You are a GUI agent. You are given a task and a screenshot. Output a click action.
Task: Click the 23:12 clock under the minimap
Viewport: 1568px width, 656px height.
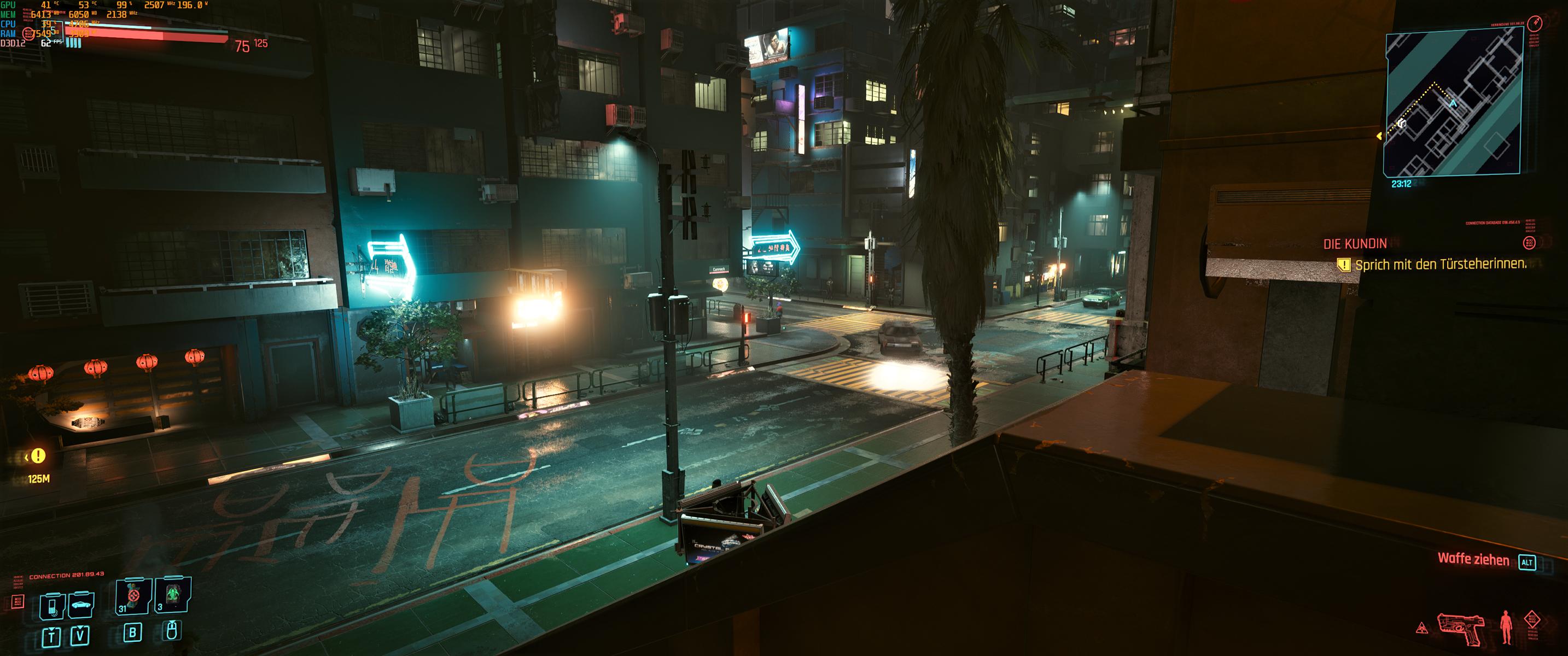point(1401,184)
